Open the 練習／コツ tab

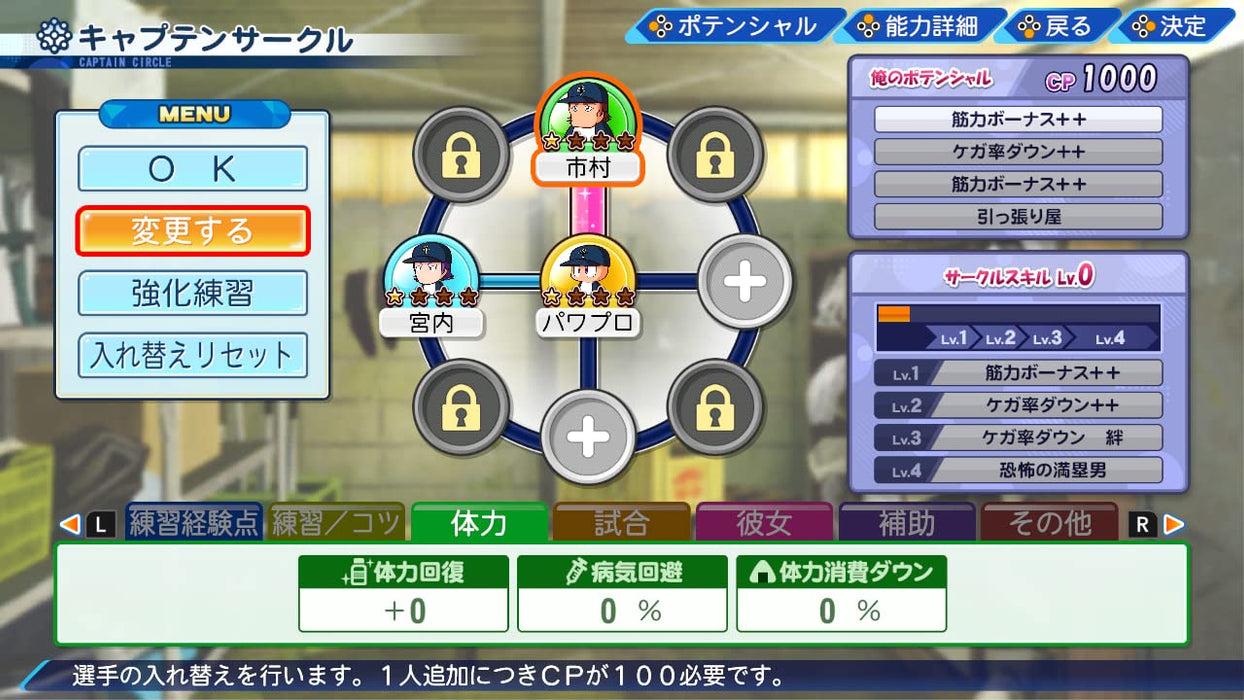(337, 522)
